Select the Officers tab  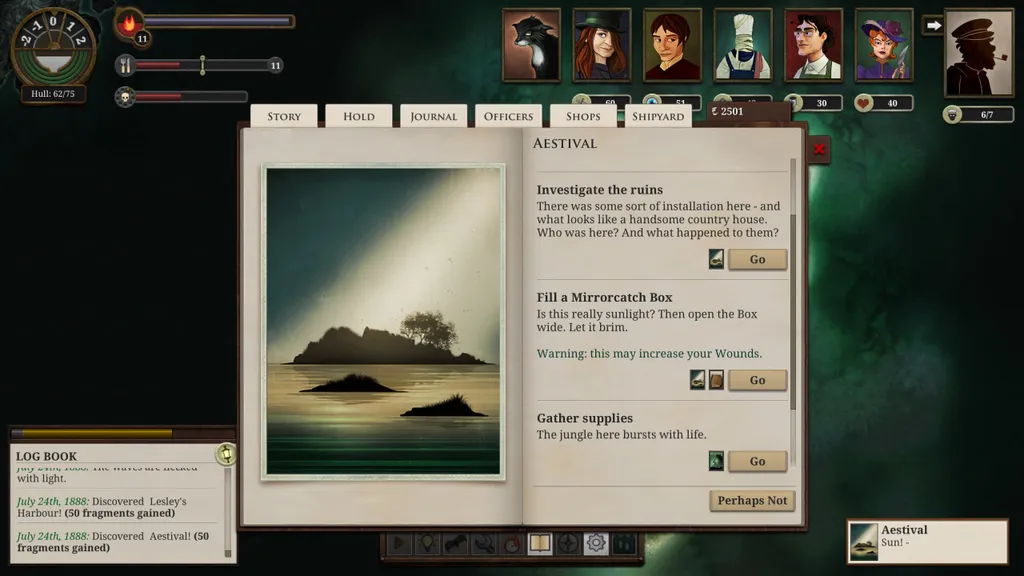coord(508,116)
